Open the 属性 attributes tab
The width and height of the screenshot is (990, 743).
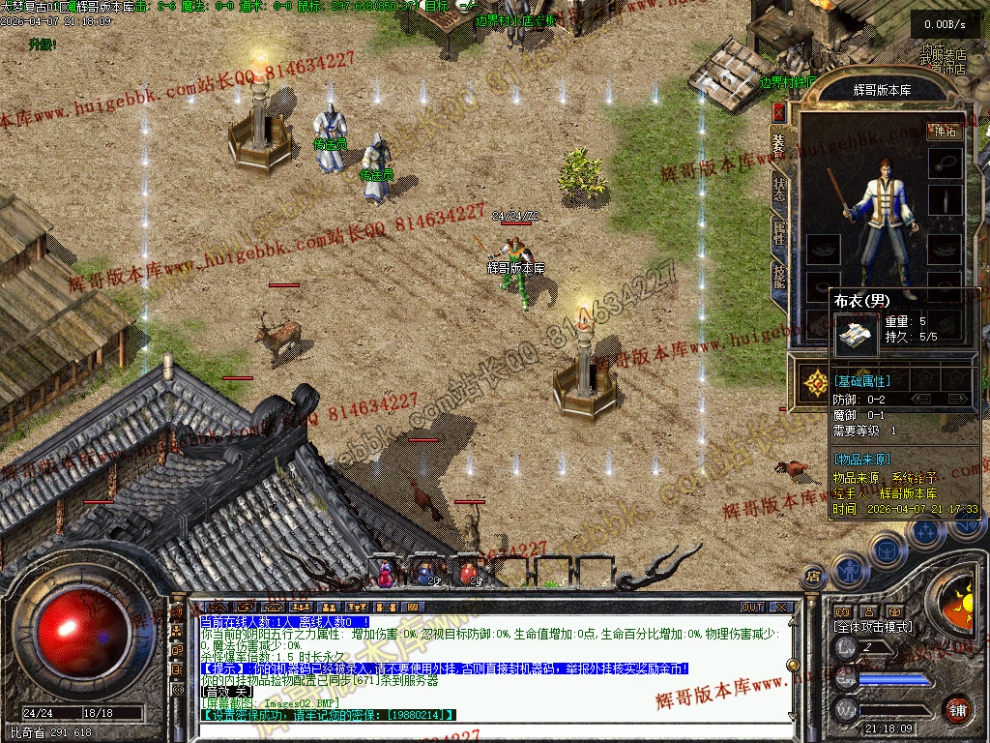(780, 232)
